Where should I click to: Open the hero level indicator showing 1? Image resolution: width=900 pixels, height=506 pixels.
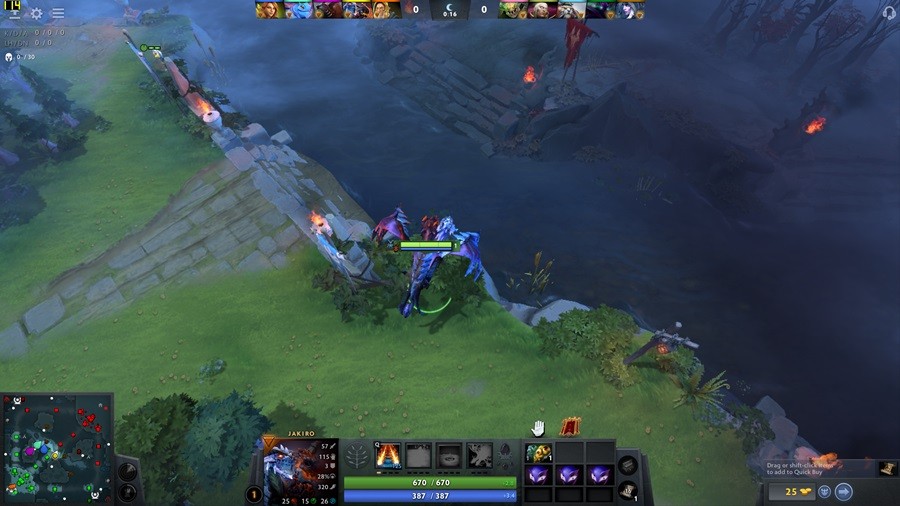click(254, 494)
